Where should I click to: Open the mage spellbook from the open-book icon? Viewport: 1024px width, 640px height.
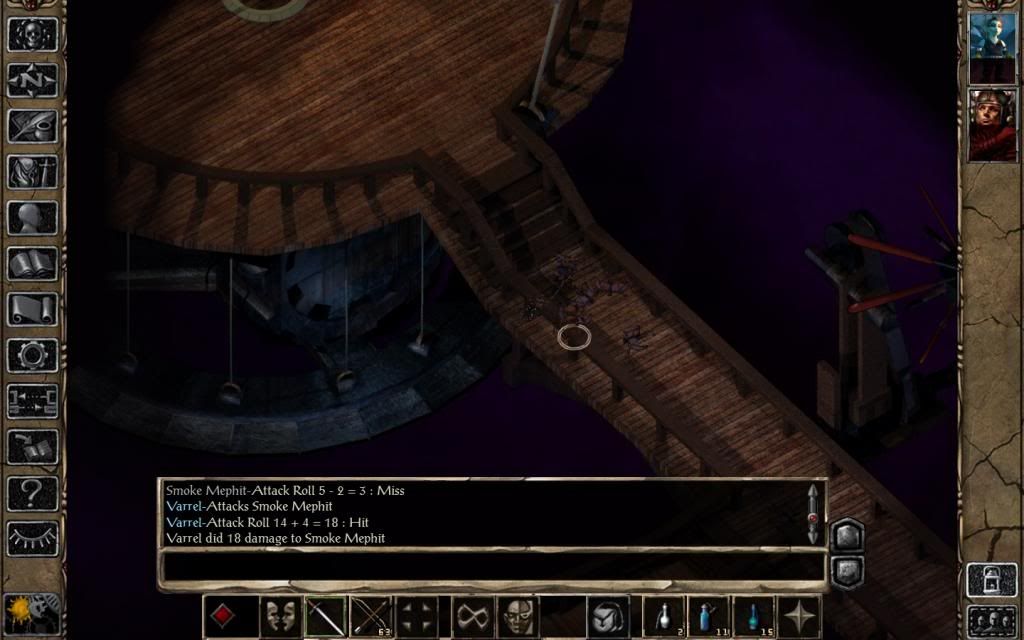(x=32, y=264)
